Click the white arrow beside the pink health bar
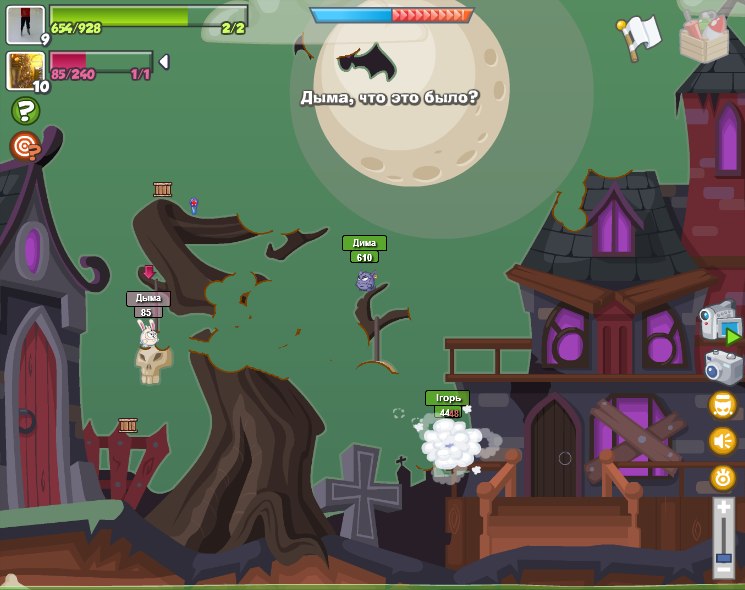745x590 pixels. point(164,62)
